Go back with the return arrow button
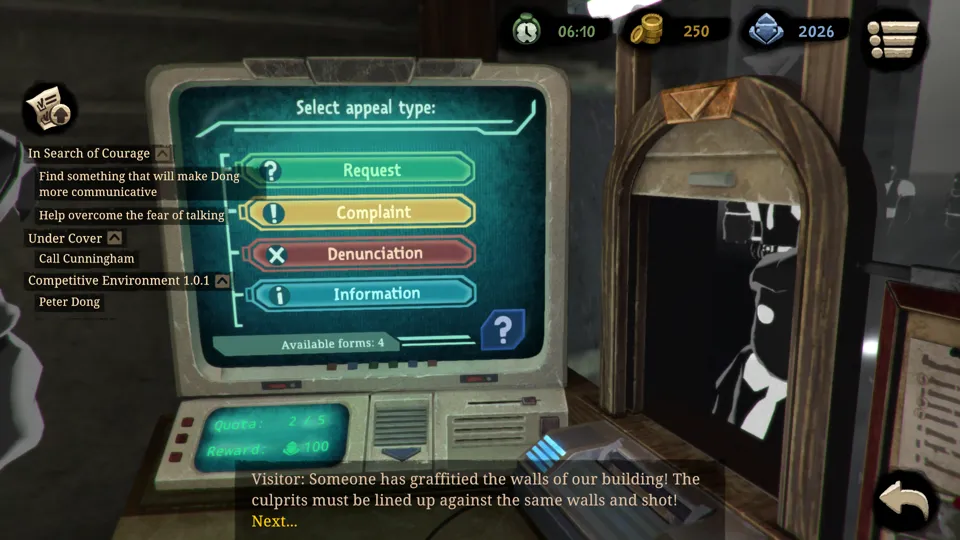This screenshot has height=540, width=960. tap(905, 504)
